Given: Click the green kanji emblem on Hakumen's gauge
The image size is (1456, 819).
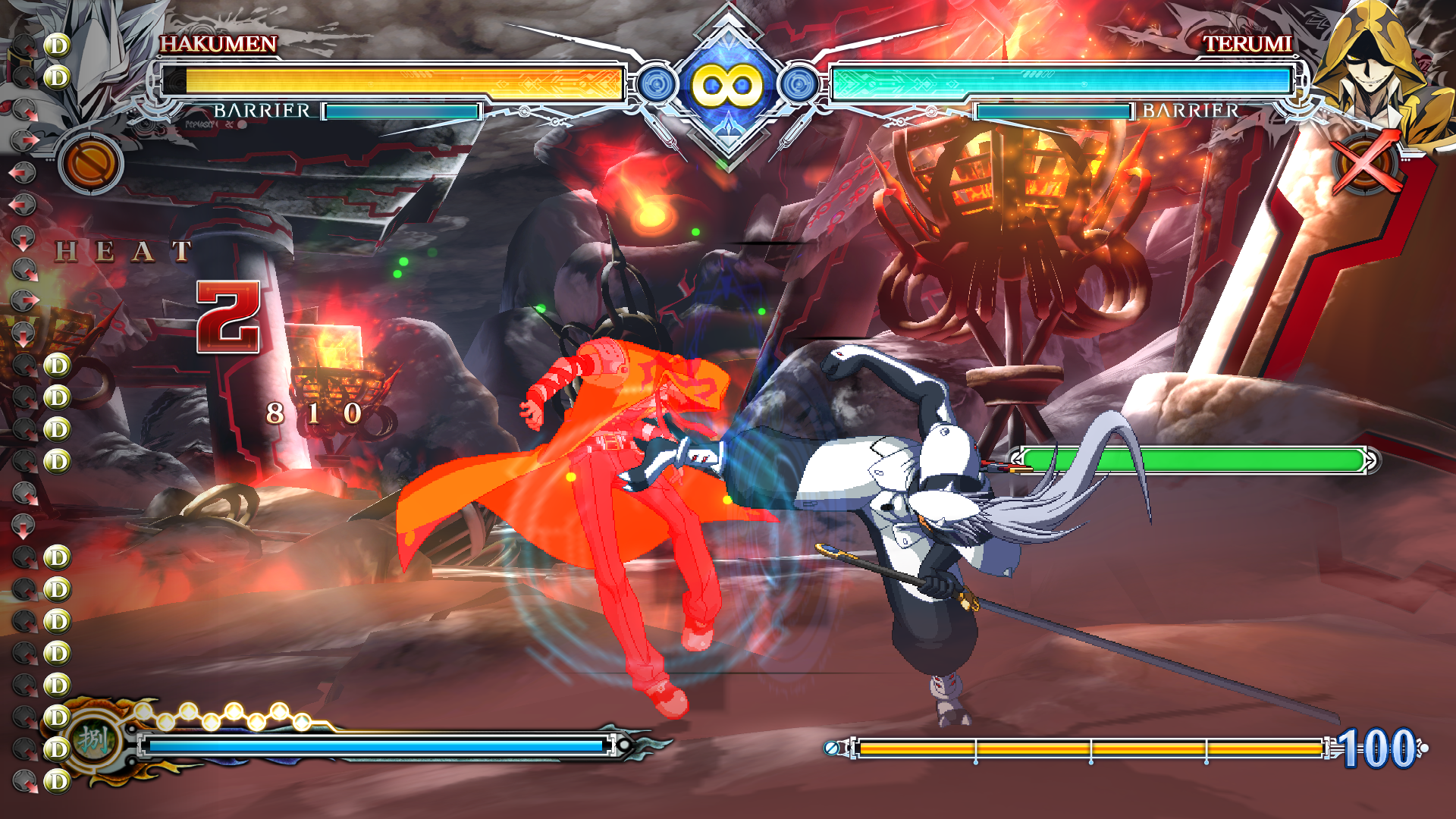Looking at the screenshot, I should click(94, 739).
